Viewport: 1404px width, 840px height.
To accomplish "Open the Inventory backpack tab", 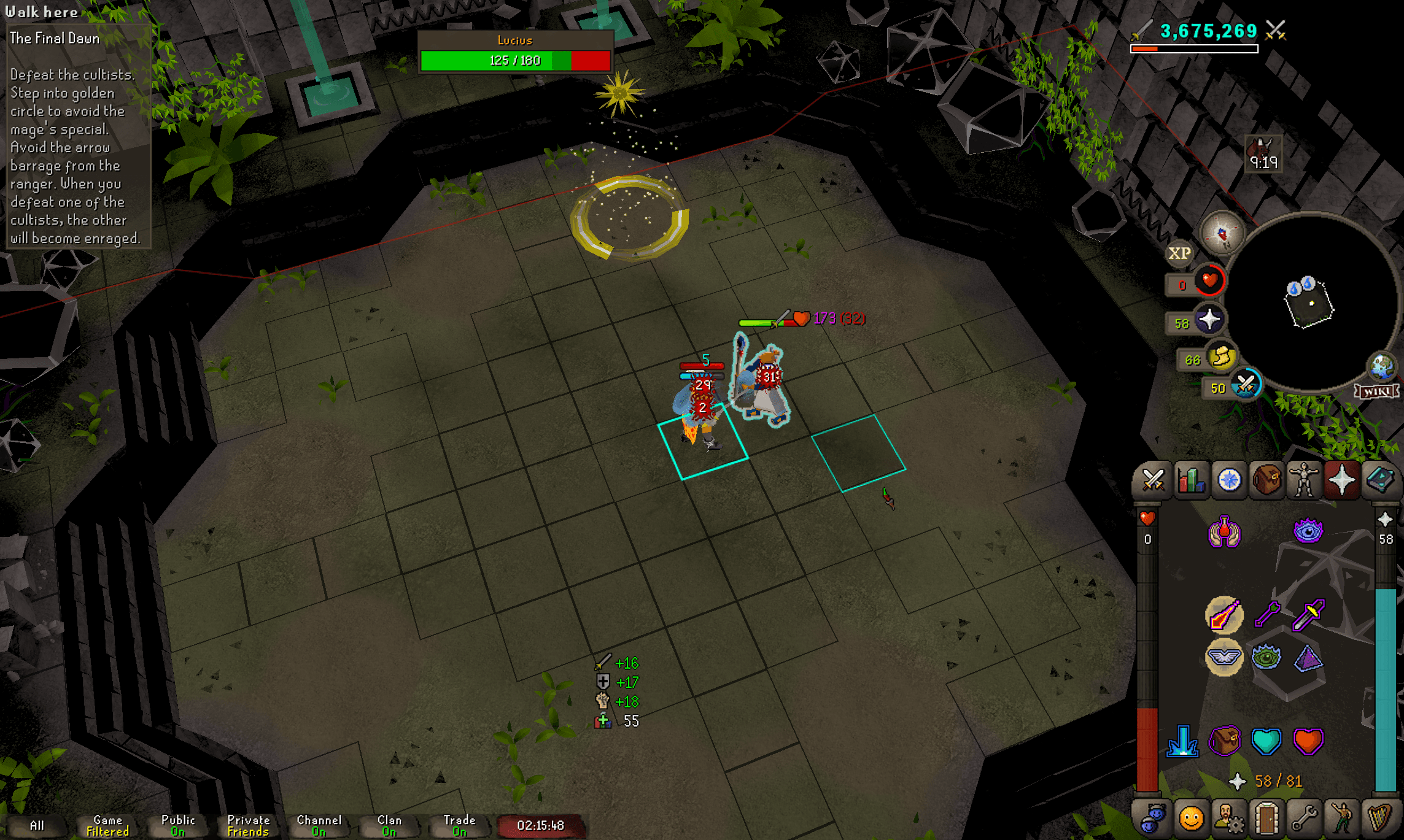I will pos(1267,480).
